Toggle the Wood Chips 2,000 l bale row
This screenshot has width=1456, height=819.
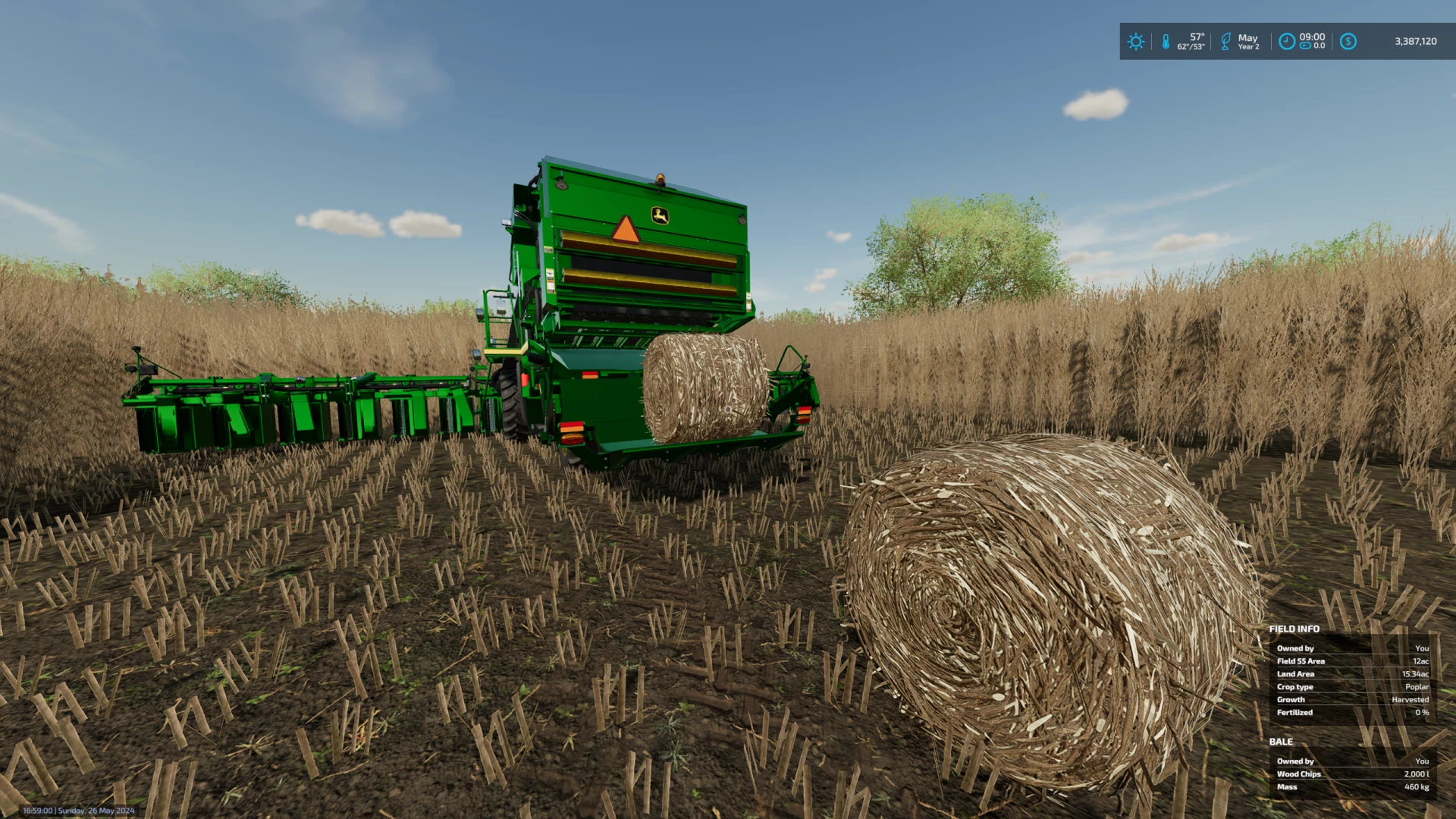(1352, 773)
